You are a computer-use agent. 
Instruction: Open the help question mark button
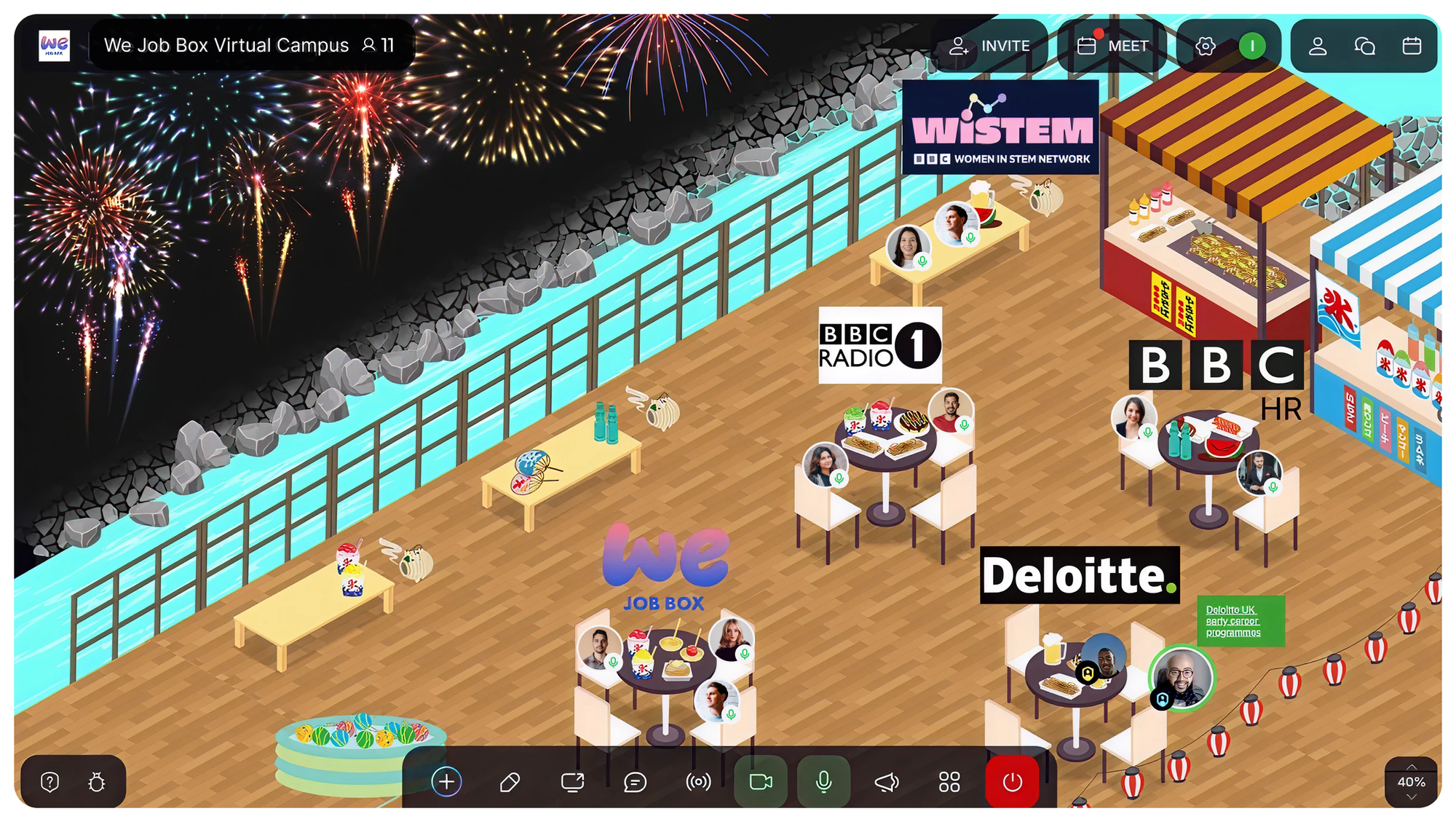click(50, 783)
